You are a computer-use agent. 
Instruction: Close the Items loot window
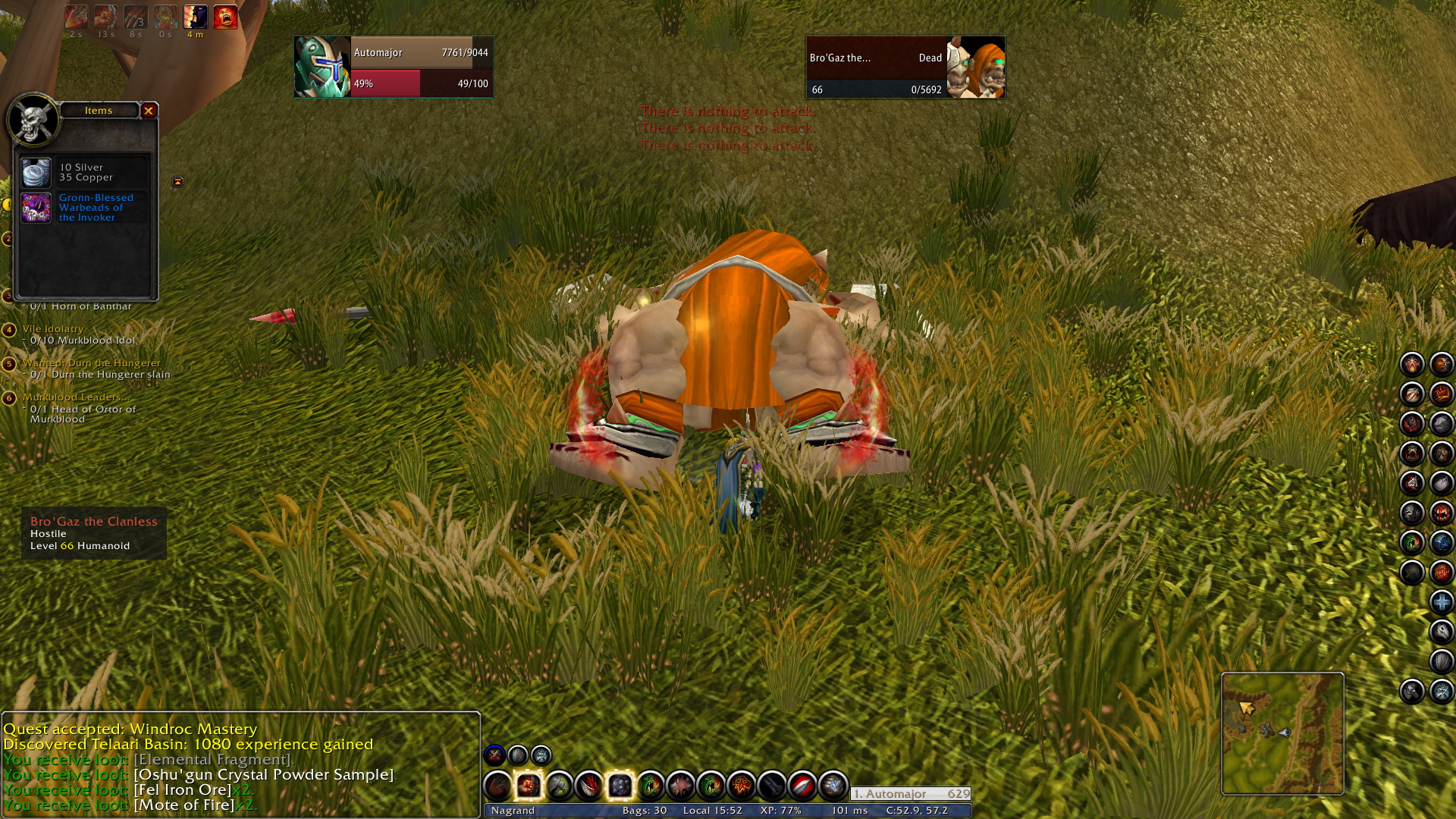tap(149, 111)
